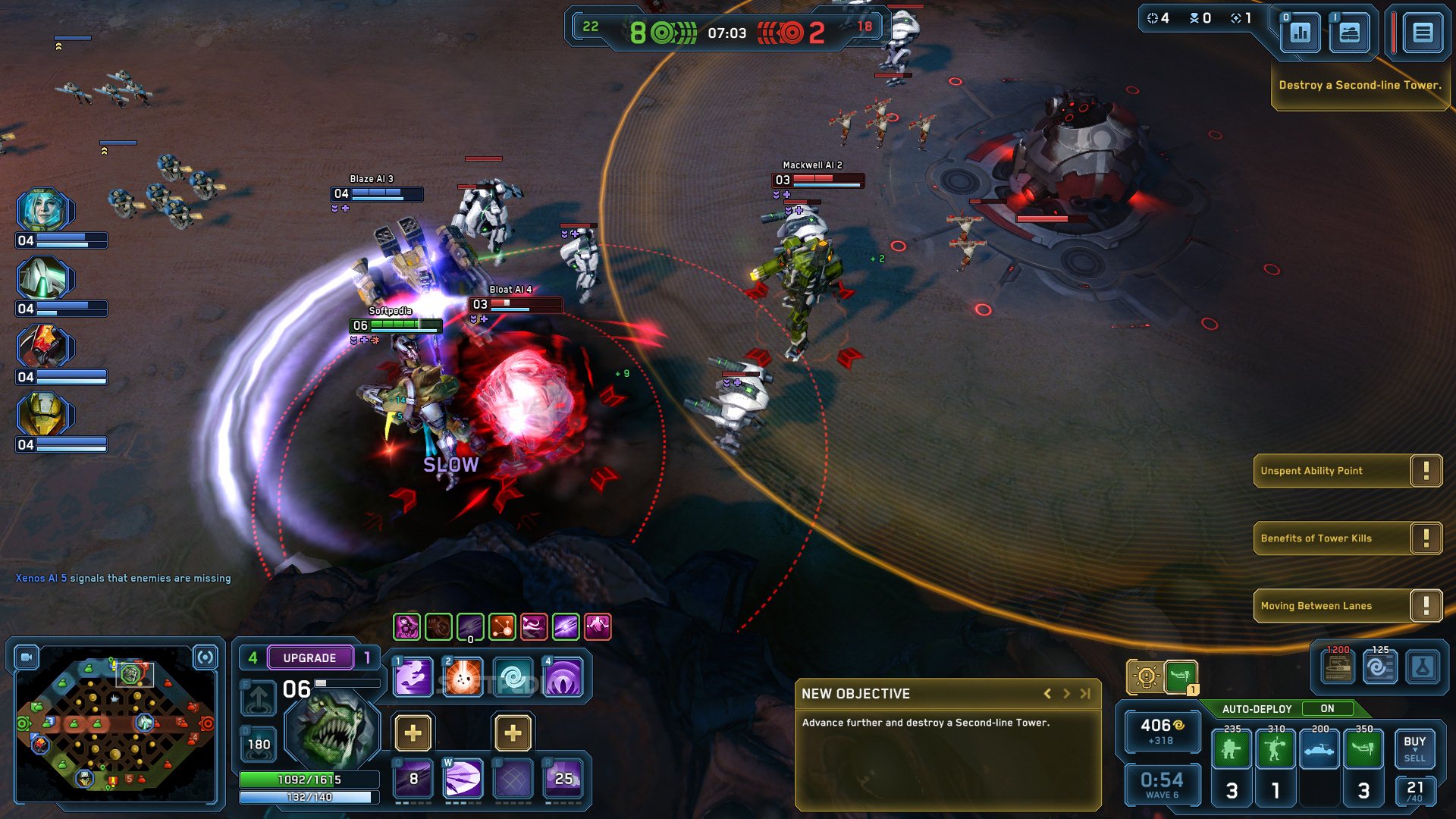Open the scoreboard bar-chart button
This screenshot has width=1456, height=819.
coord(1300,33)
